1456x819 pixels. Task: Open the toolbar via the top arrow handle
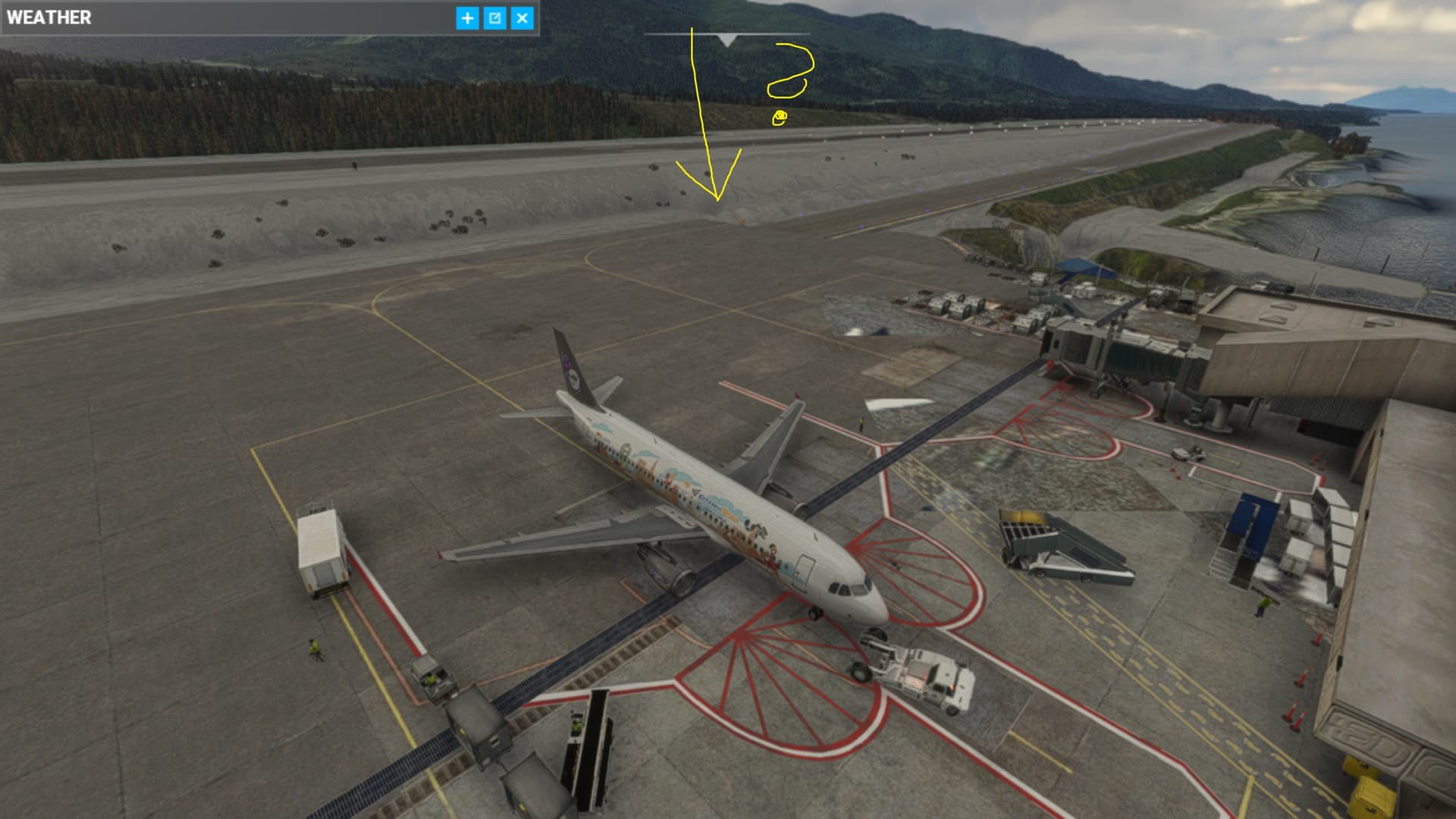point(726,40)
